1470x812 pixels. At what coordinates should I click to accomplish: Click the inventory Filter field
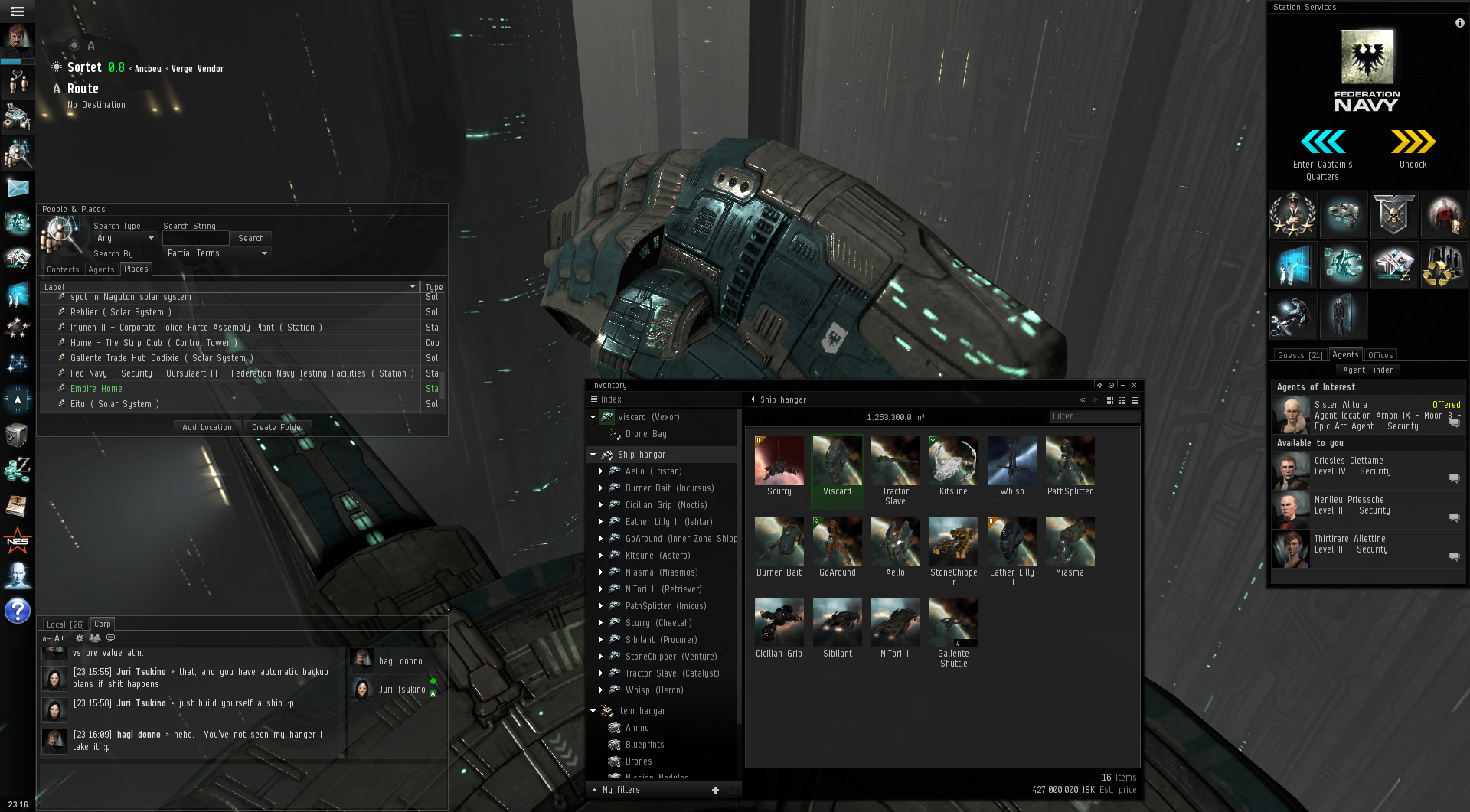click(x=1094, y=416)
